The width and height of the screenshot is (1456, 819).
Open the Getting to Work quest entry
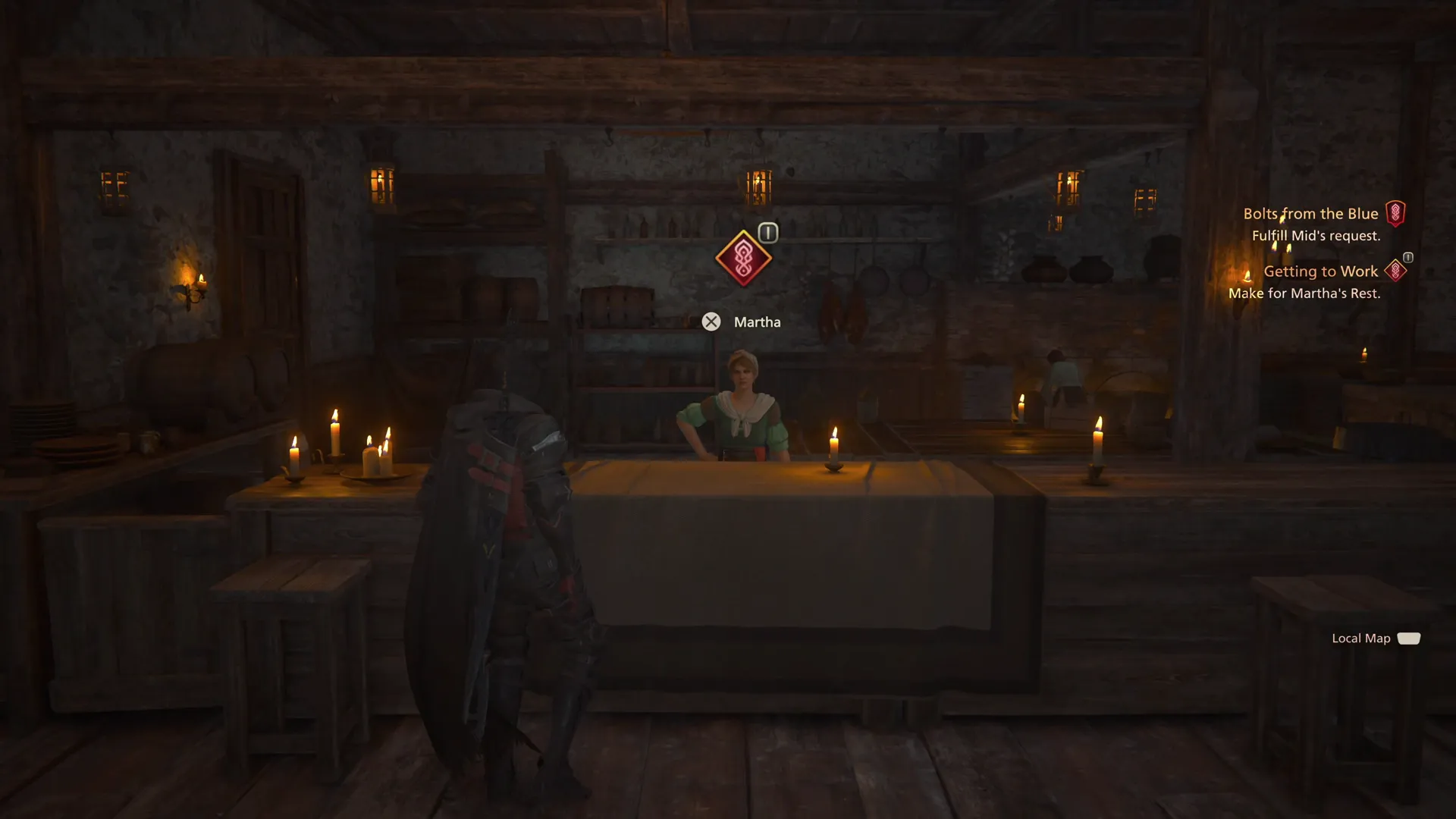coord(1322,271)
